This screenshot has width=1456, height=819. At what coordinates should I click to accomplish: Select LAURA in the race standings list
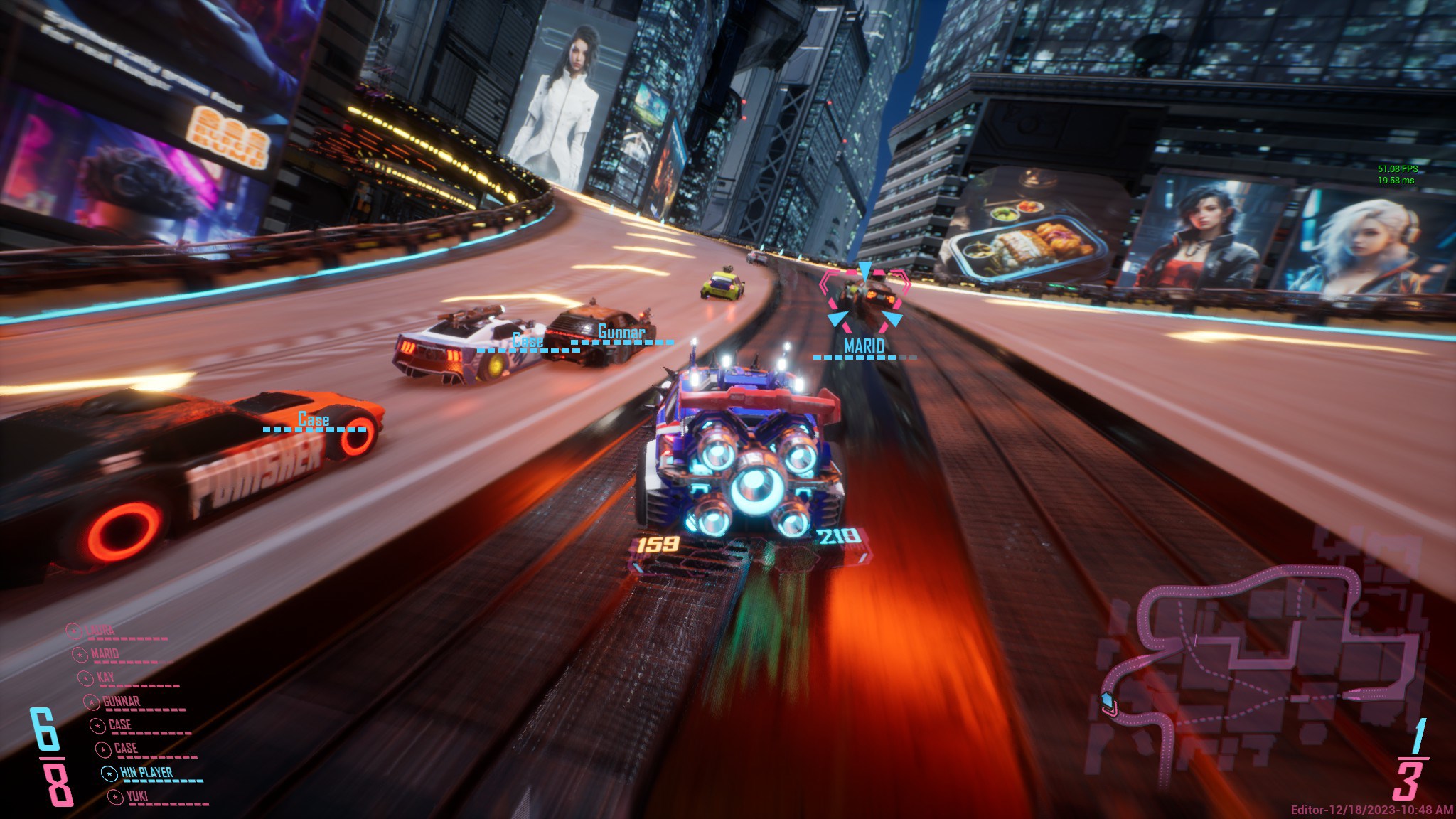(100, 631)
